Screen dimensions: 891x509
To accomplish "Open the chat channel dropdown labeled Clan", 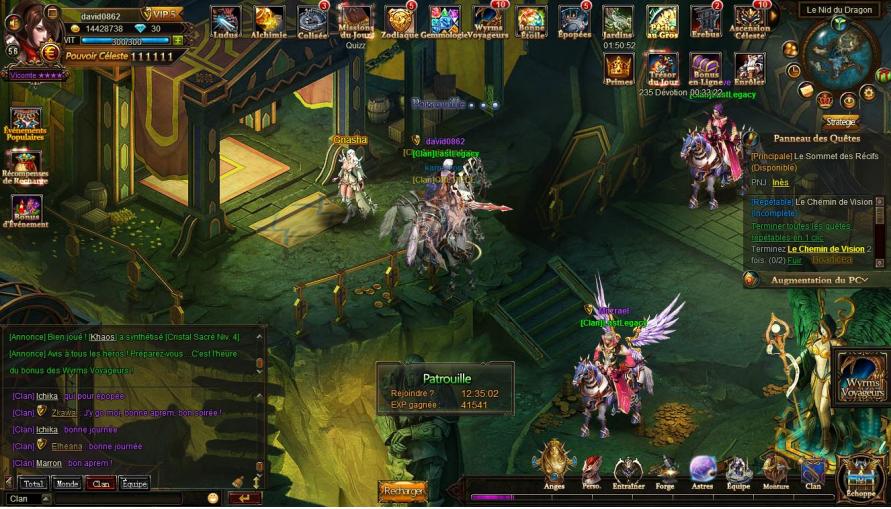I will click(x=28, y=498).
